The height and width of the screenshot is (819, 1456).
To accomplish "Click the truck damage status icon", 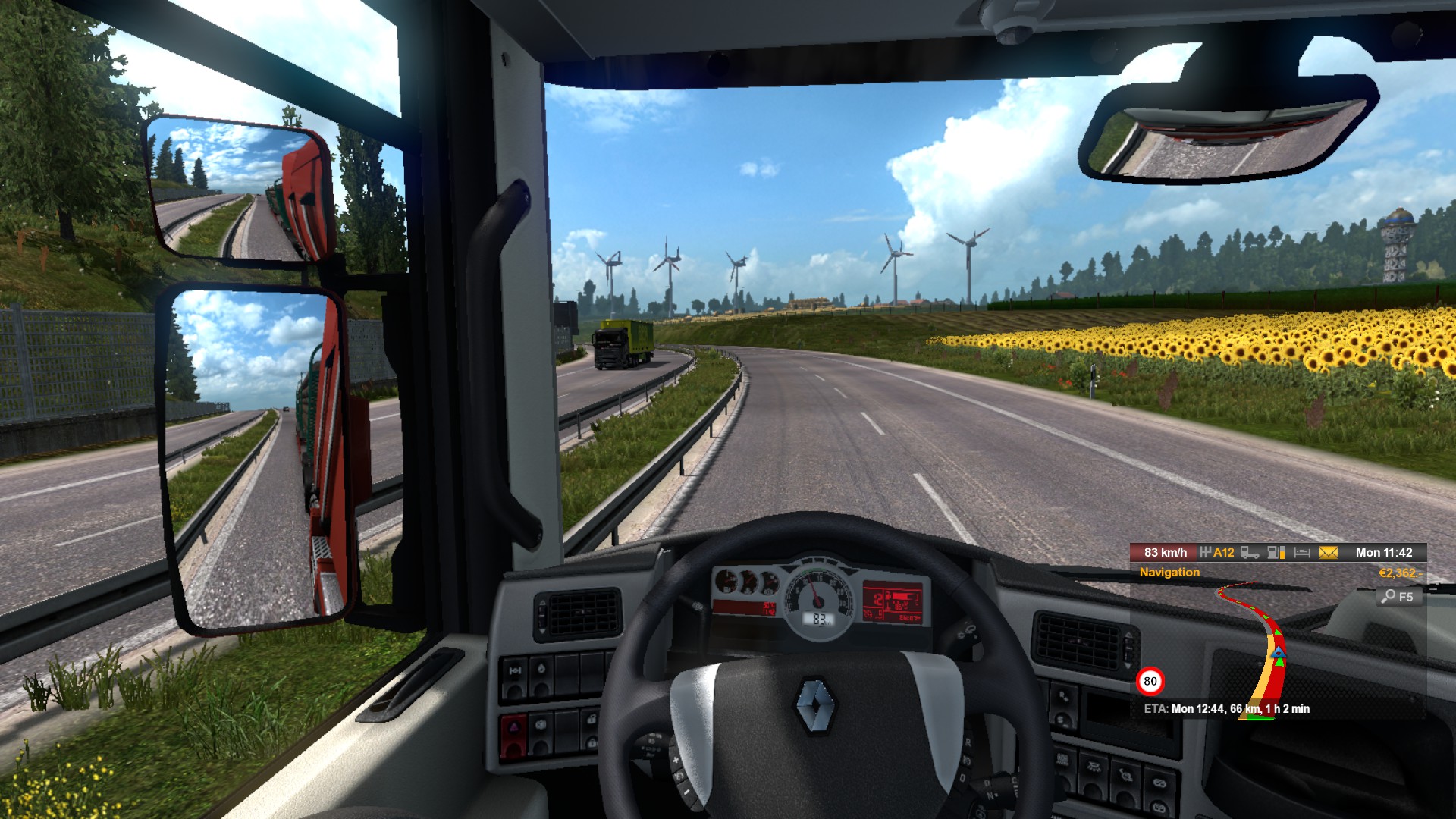I will pos(1250,553).
